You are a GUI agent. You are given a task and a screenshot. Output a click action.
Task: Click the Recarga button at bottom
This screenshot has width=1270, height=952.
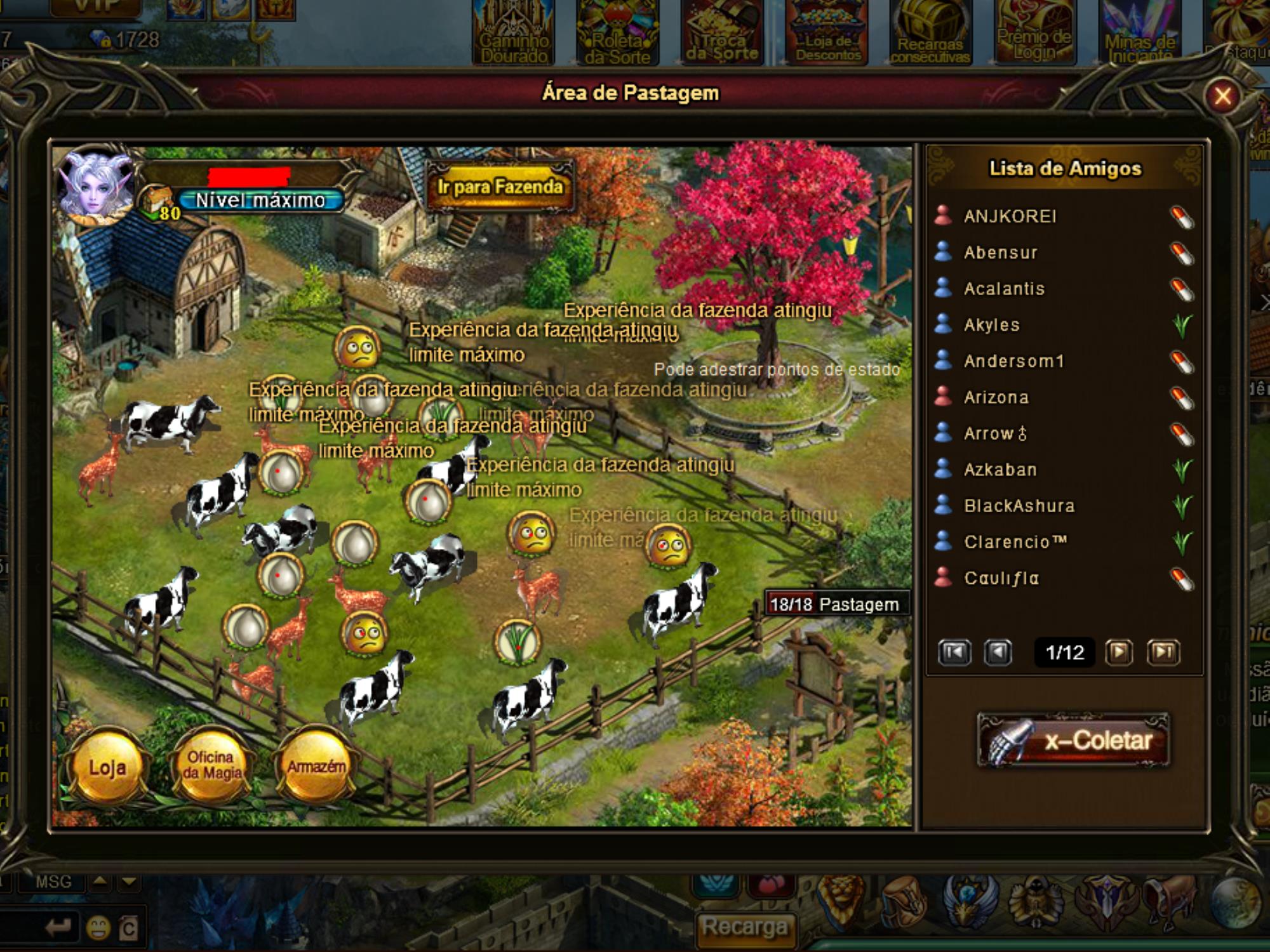[x=744, y=927]
